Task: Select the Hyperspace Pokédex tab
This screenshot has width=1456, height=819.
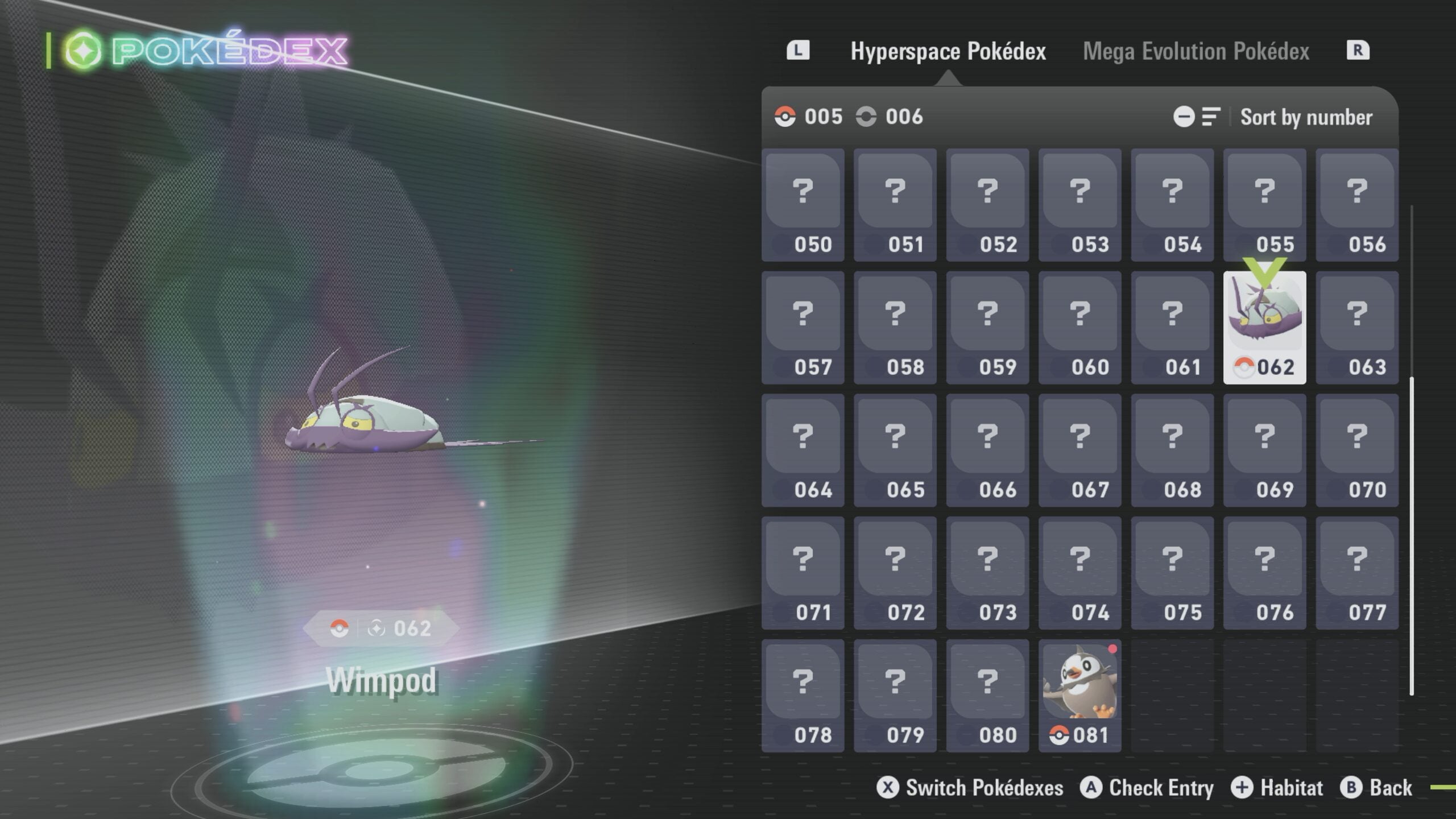Action: click(948, 51)
